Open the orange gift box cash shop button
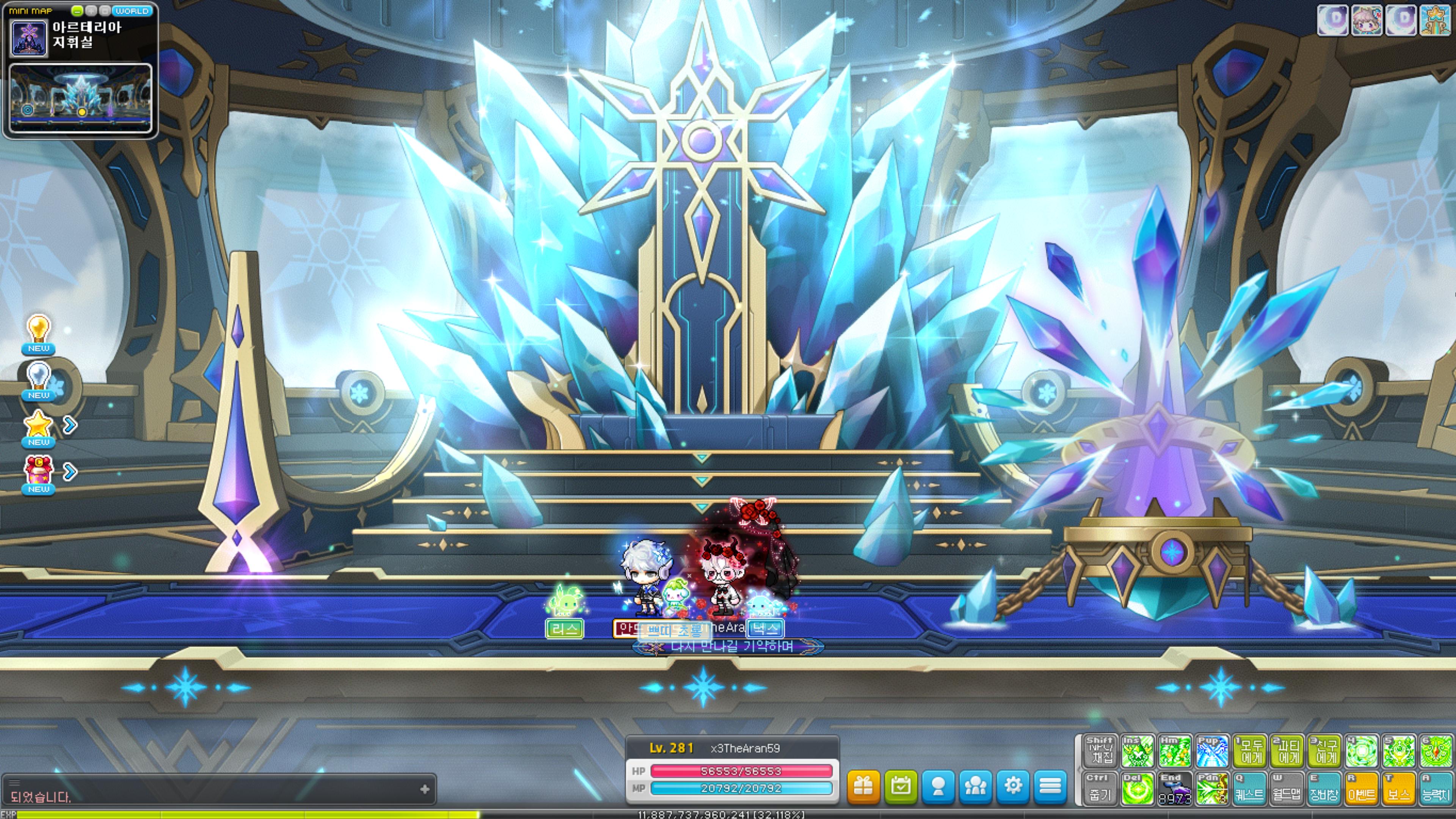Image resolution: width=1456 pixels, height=819 pixels. (863, 786)
